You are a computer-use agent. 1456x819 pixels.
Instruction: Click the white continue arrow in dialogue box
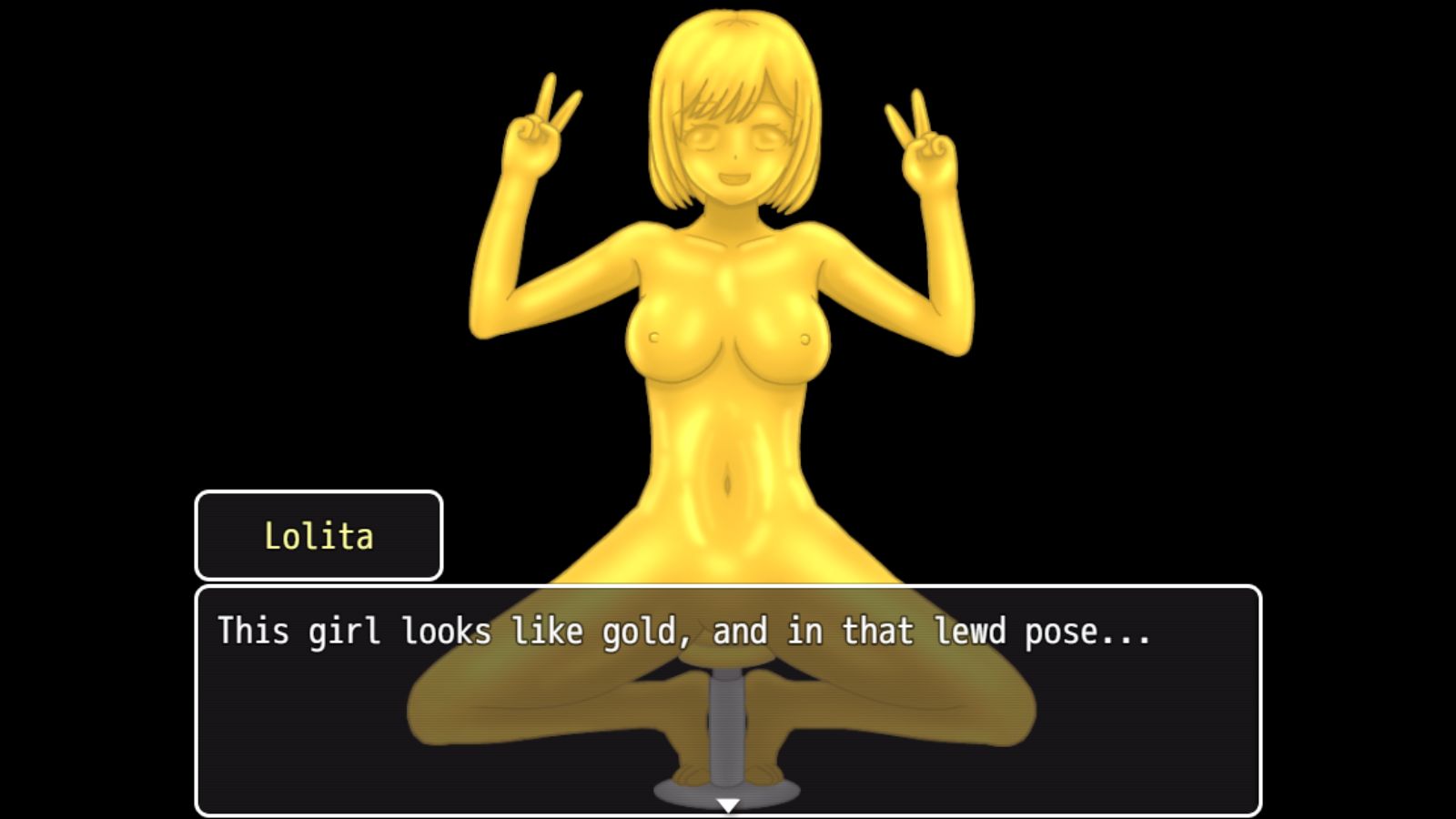727,804
